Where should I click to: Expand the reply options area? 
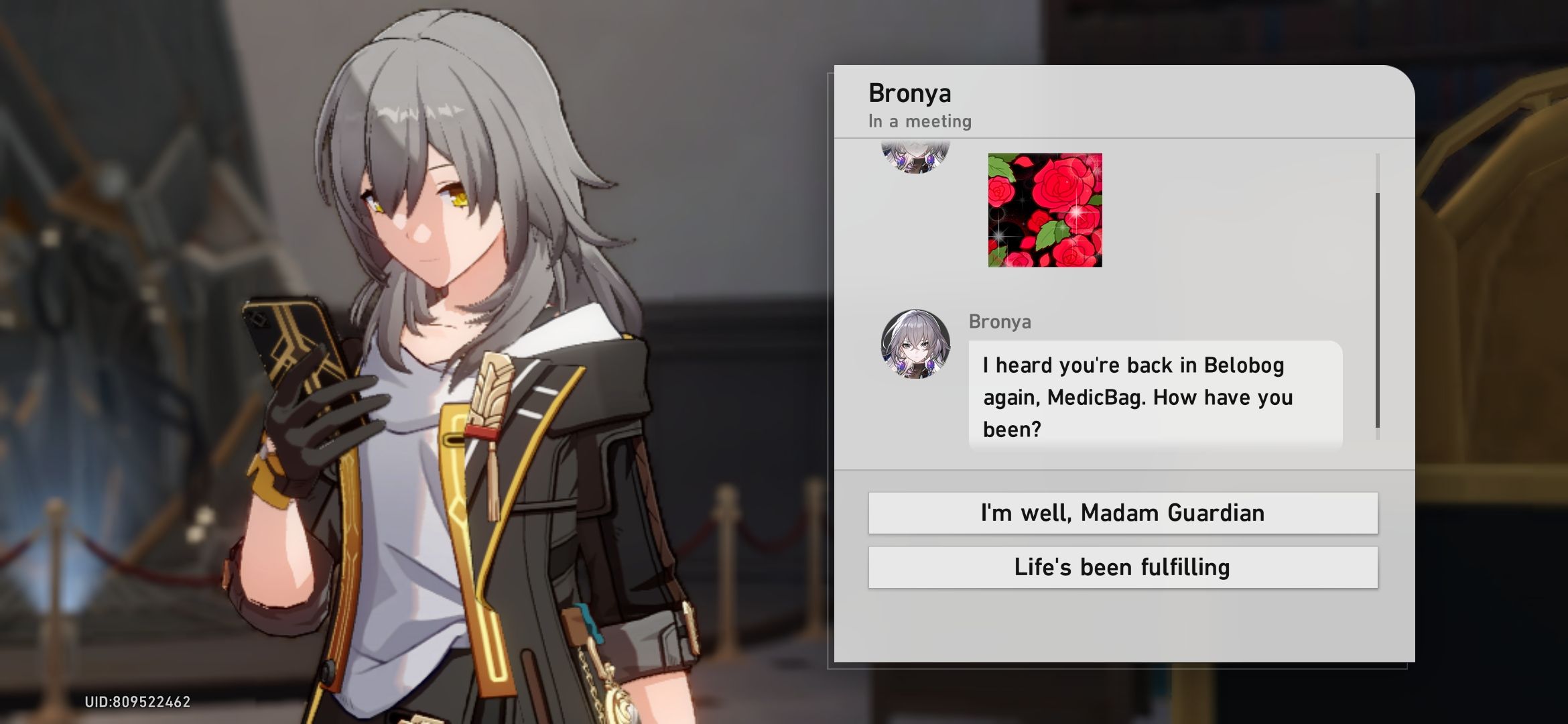1120,540
